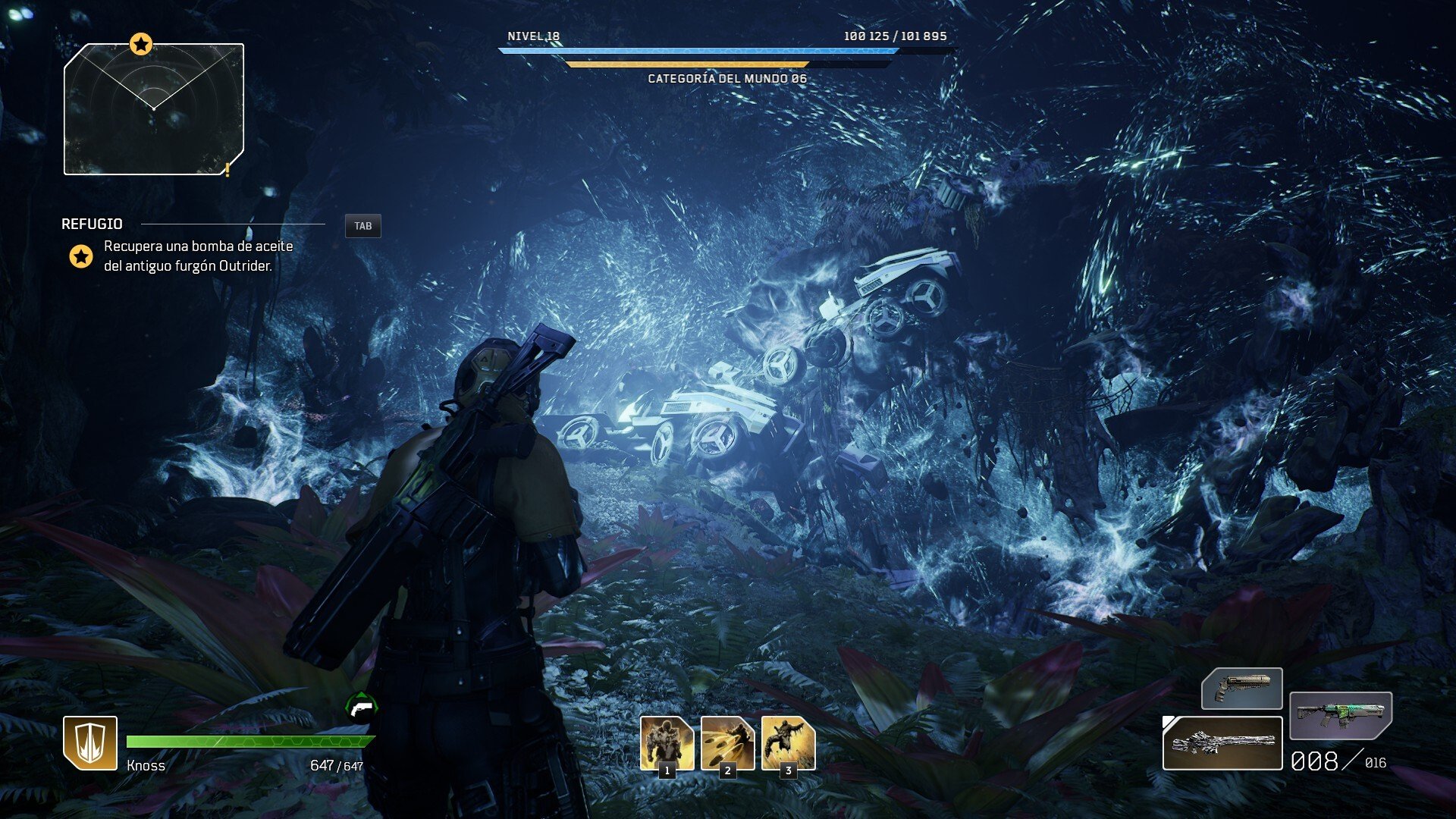1456x819 pixels.
Task: Open the minimap in the corner
Action: point(154,110)
